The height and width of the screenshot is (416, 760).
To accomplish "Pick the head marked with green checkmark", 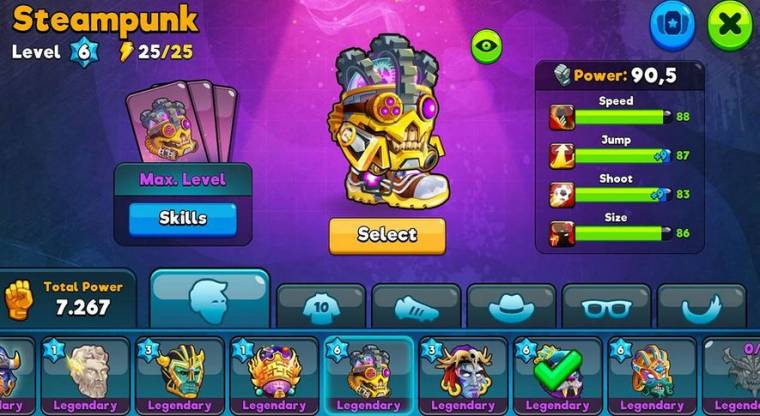I will 557,374.
